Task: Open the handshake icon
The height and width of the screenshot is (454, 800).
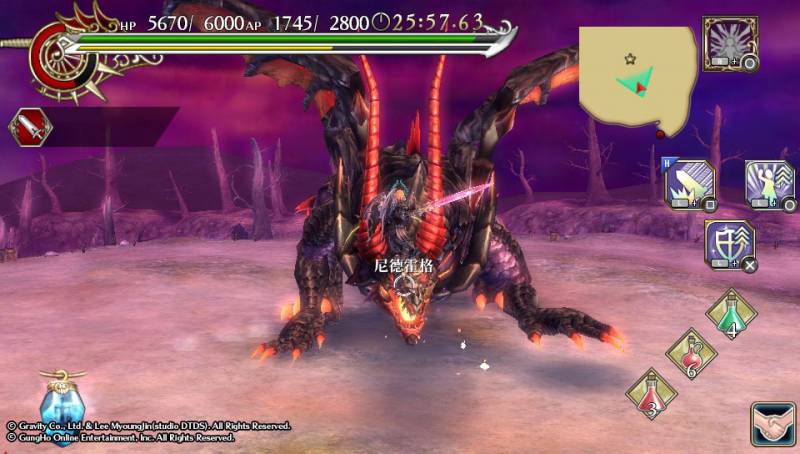Action: (772, 424)
